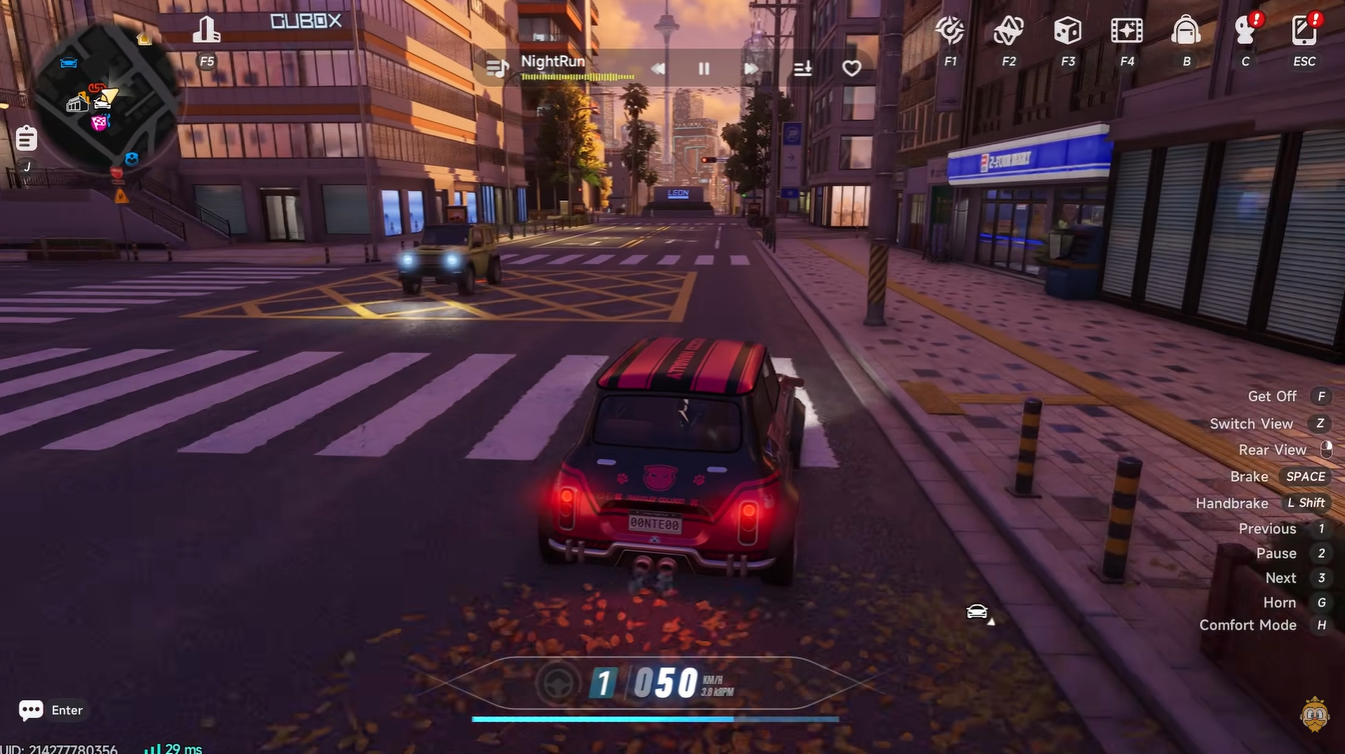Open the quest clipboard icon above J
The image size is (1345, 754).
click(25, 138)
